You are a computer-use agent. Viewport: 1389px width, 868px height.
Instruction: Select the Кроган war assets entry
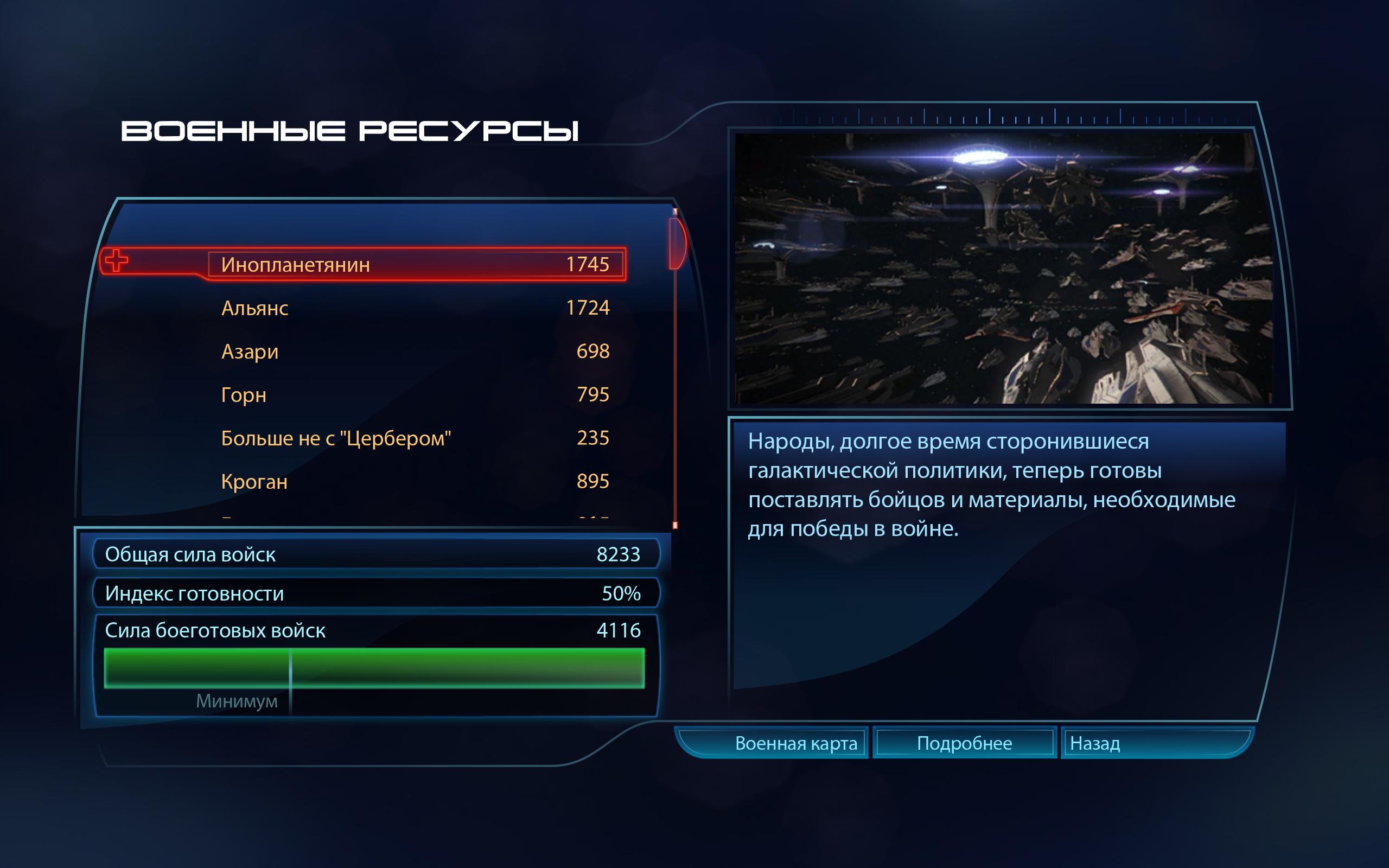[415, 481]
